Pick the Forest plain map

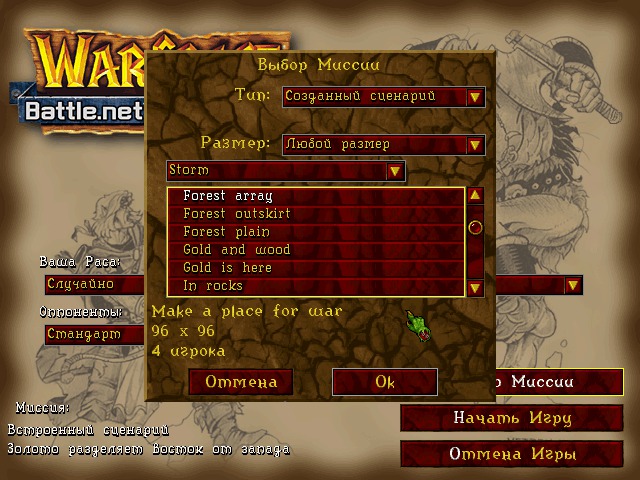click(315, 232)
